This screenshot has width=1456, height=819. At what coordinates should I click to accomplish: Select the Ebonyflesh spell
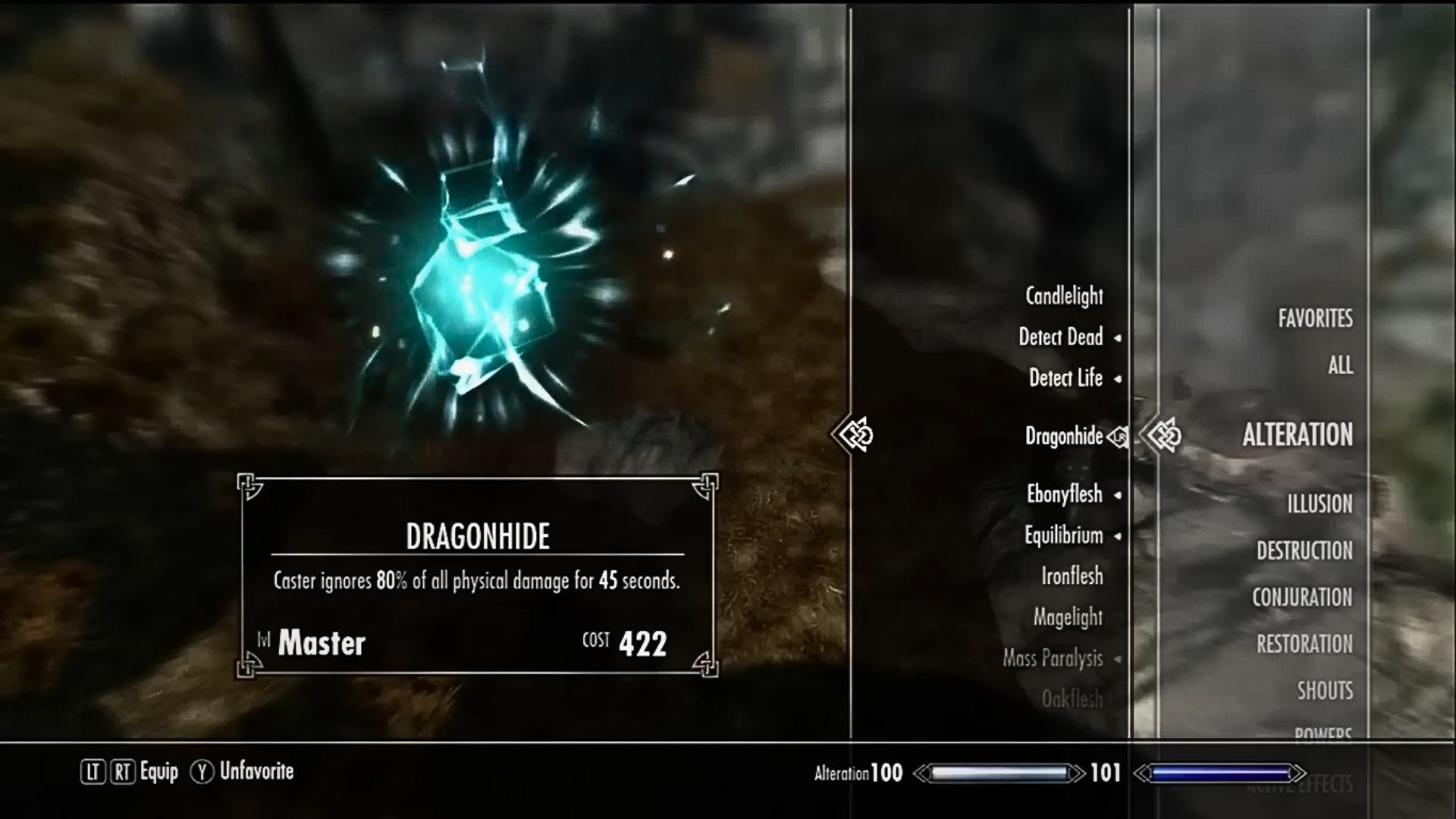click(1064, 494)
